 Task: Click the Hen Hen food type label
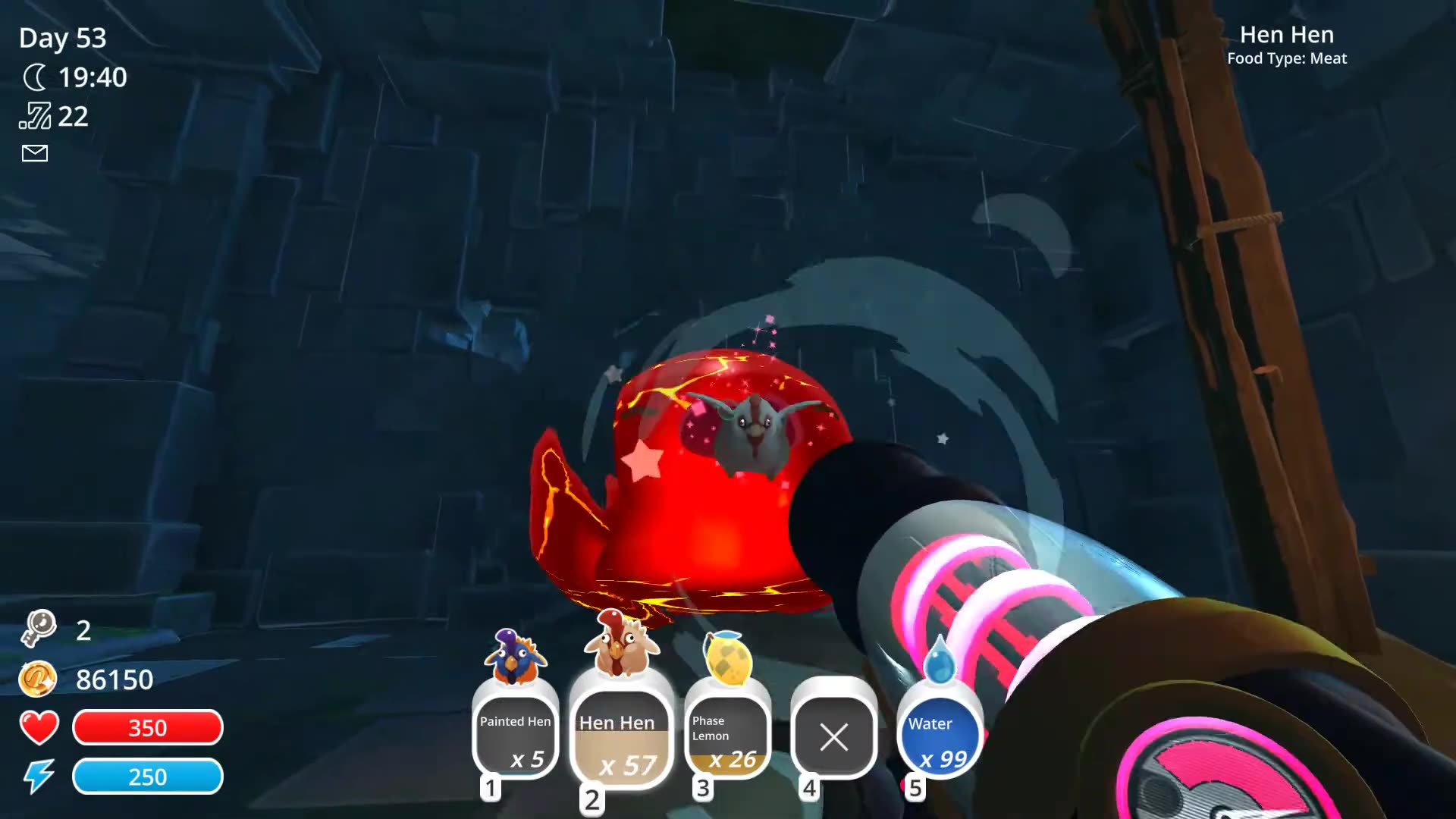point(1287,58)
